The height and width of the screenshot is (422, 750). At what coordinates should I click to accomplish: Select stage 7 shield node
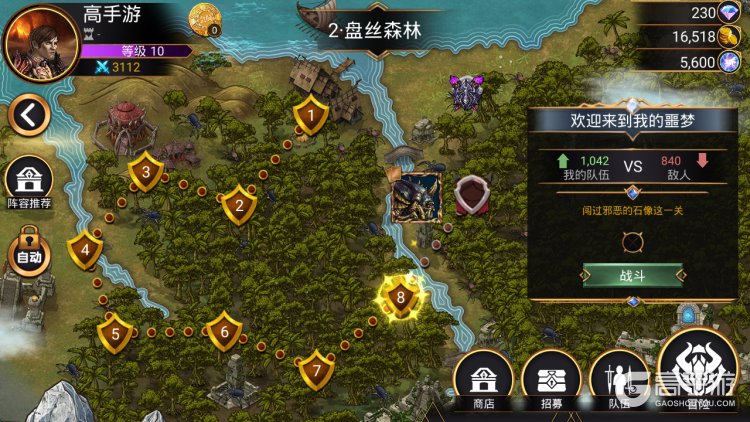[x=316, y=369]
